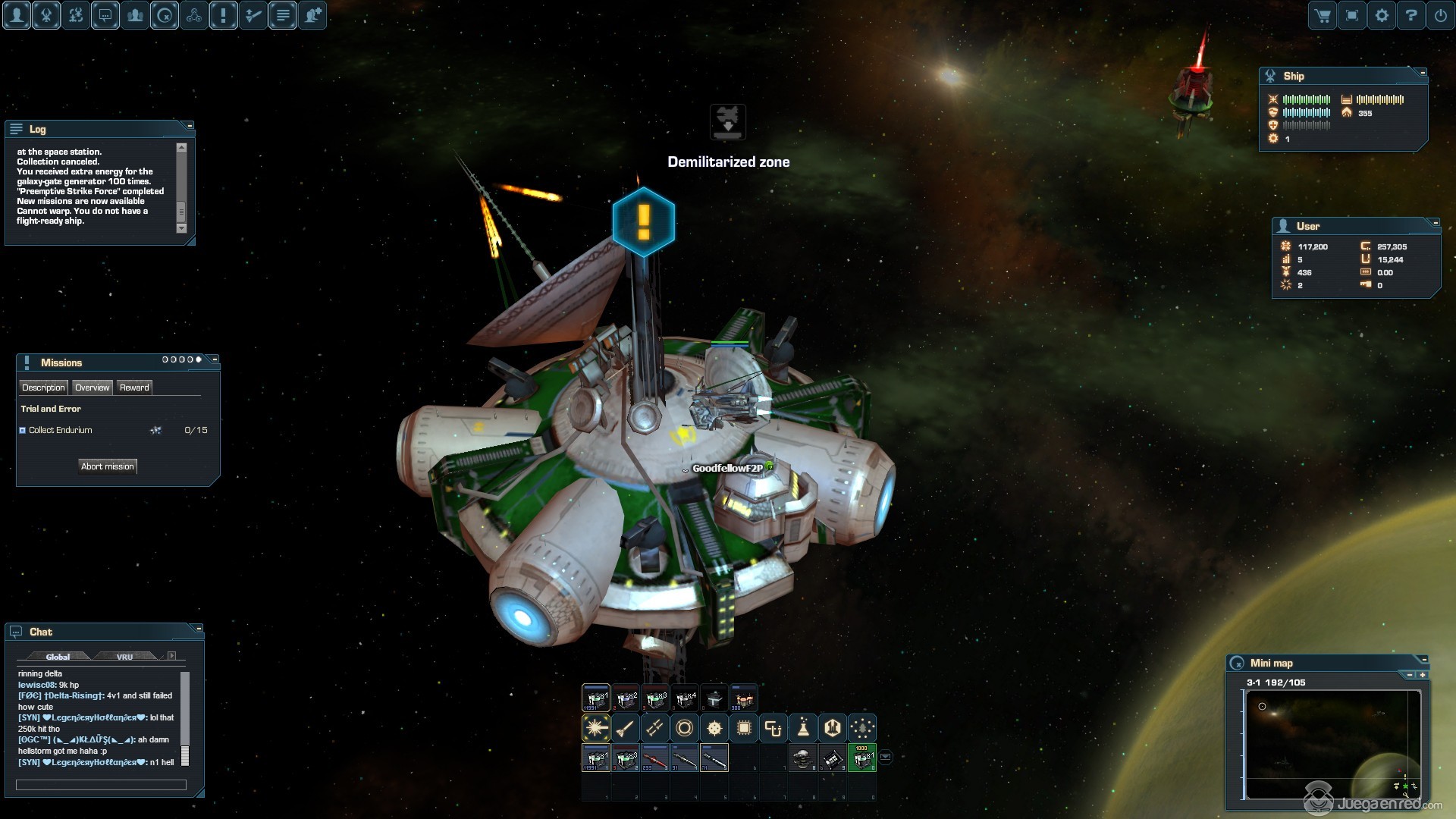The width and height of the screenshot is (1456, 819).
Task: Switch chat to the VRU tab
Action: (x=124, y=657)
